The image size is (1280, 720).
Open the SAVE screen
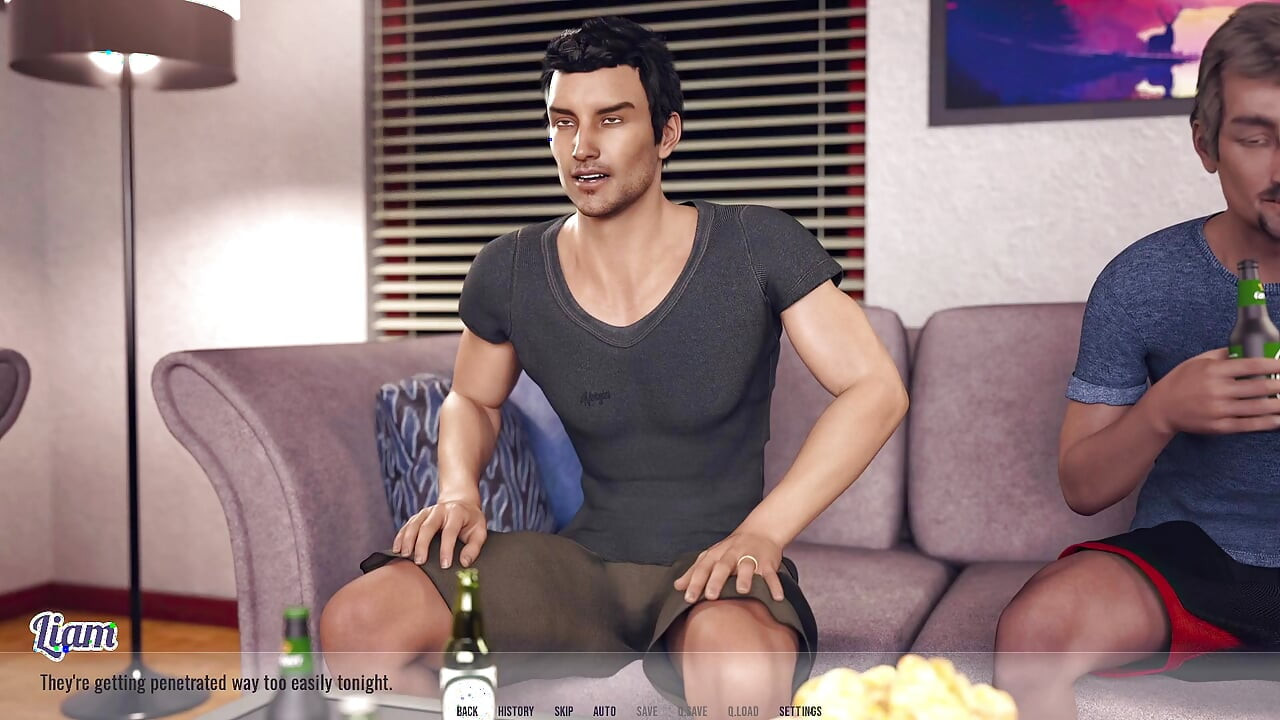(x=646, y=711)
